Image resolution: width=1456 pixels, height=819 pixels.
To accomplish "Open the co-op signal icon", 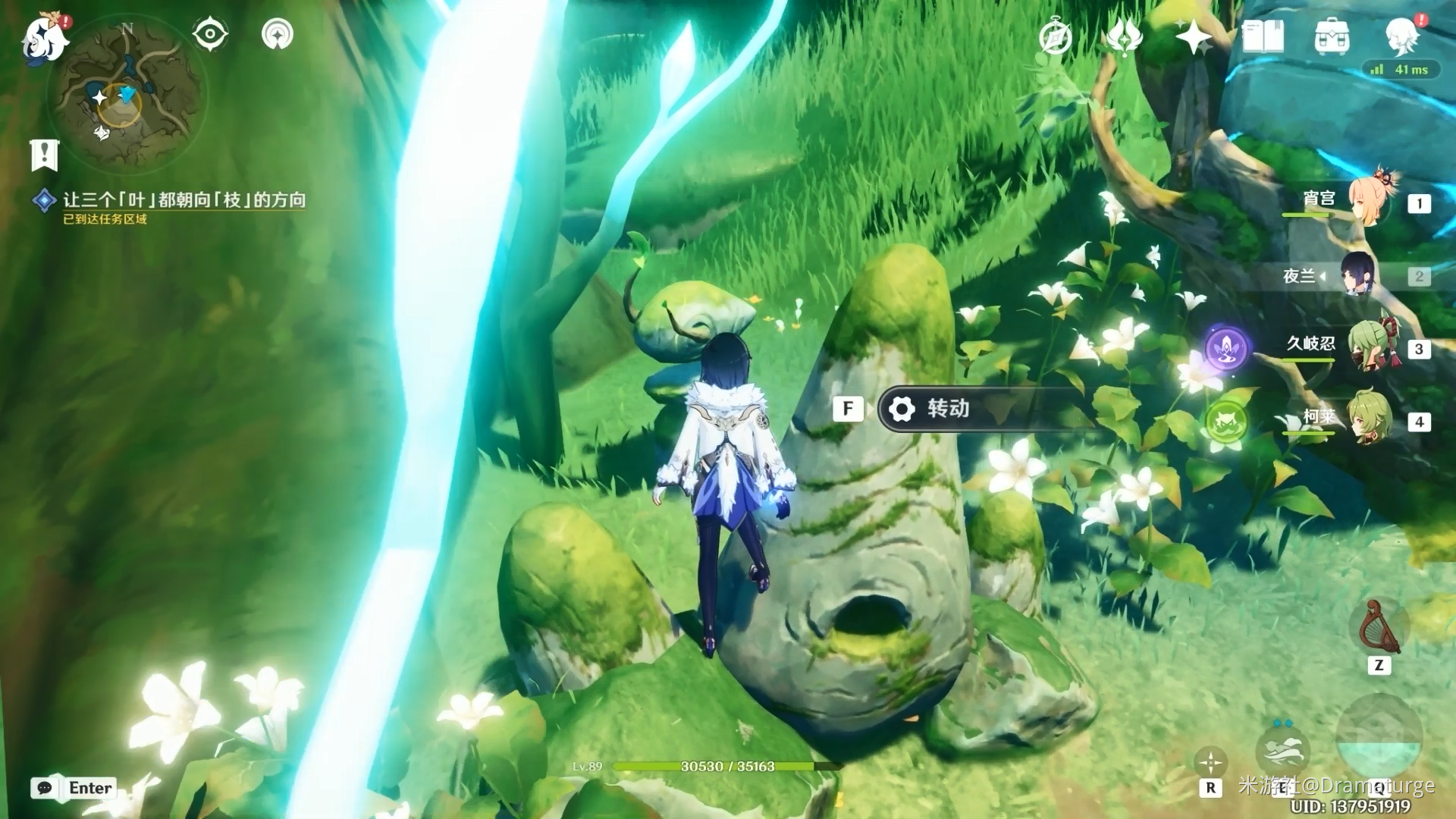I will click(x=278, y=34).
